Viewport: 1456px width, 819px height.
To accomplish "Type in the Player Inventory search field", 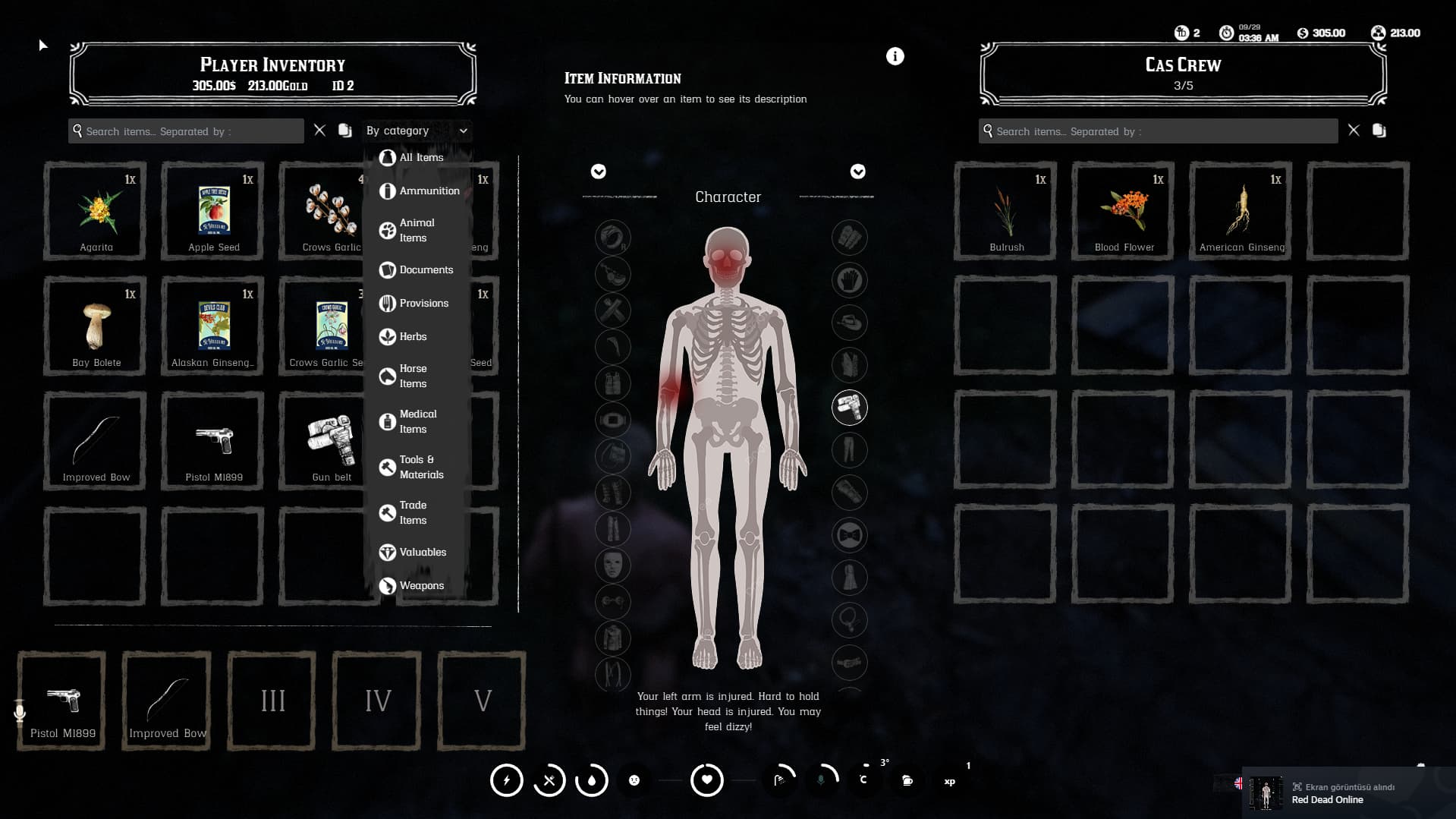I will pos(186,130).
